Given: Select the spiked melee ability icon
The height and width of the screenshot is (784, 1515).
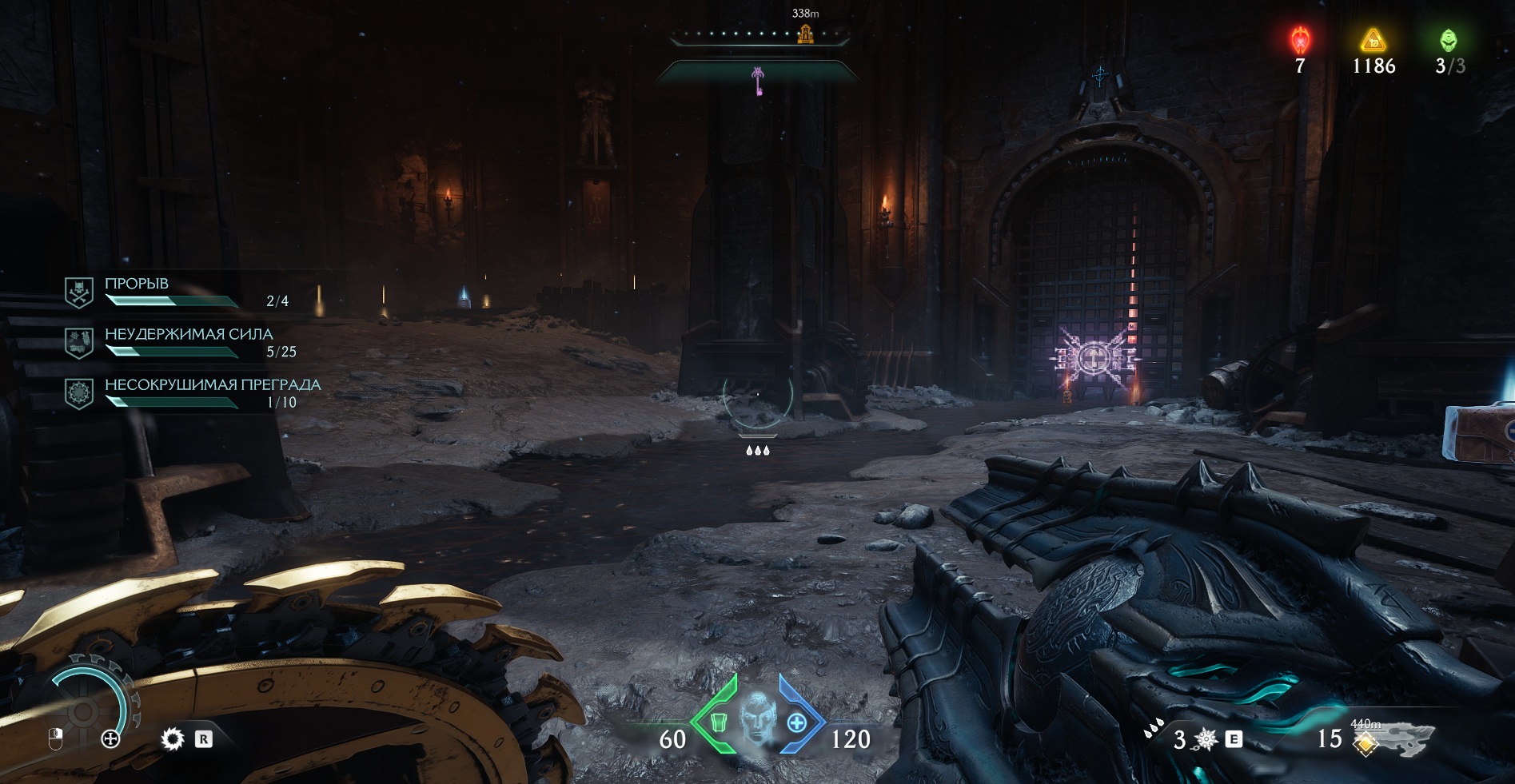Looking at the screenshot, I should (1206, 740).
